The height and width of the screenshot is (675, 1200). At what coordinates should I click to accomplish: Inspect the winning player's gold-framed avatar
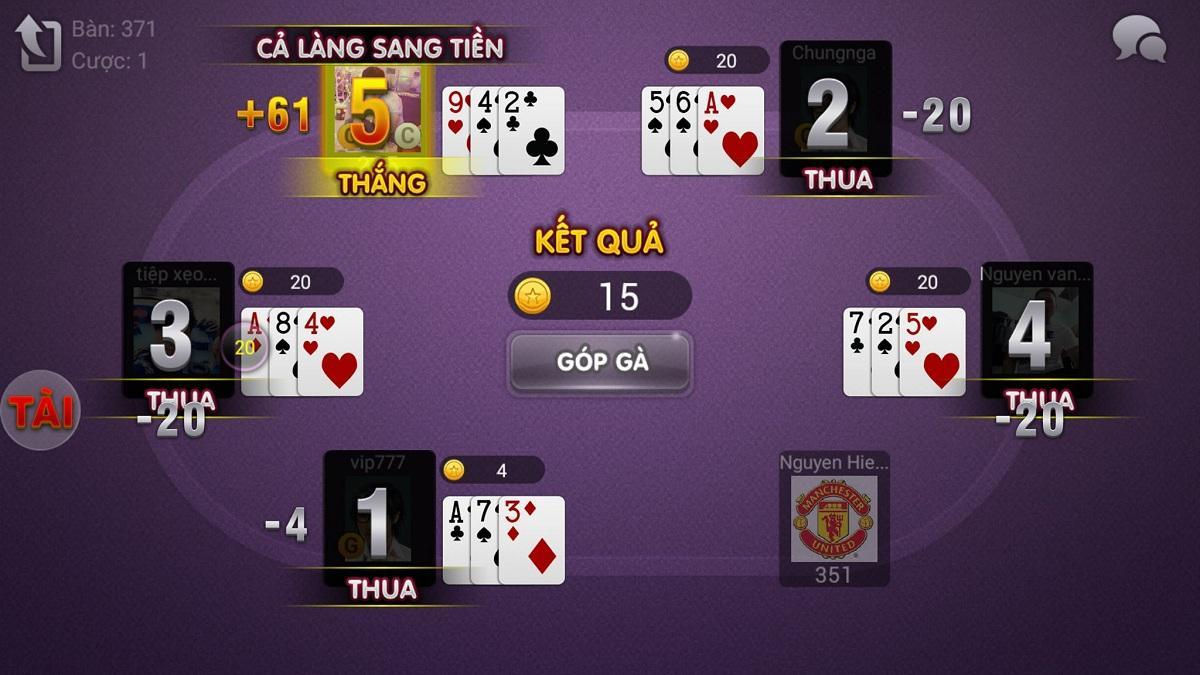click(377, 112)
